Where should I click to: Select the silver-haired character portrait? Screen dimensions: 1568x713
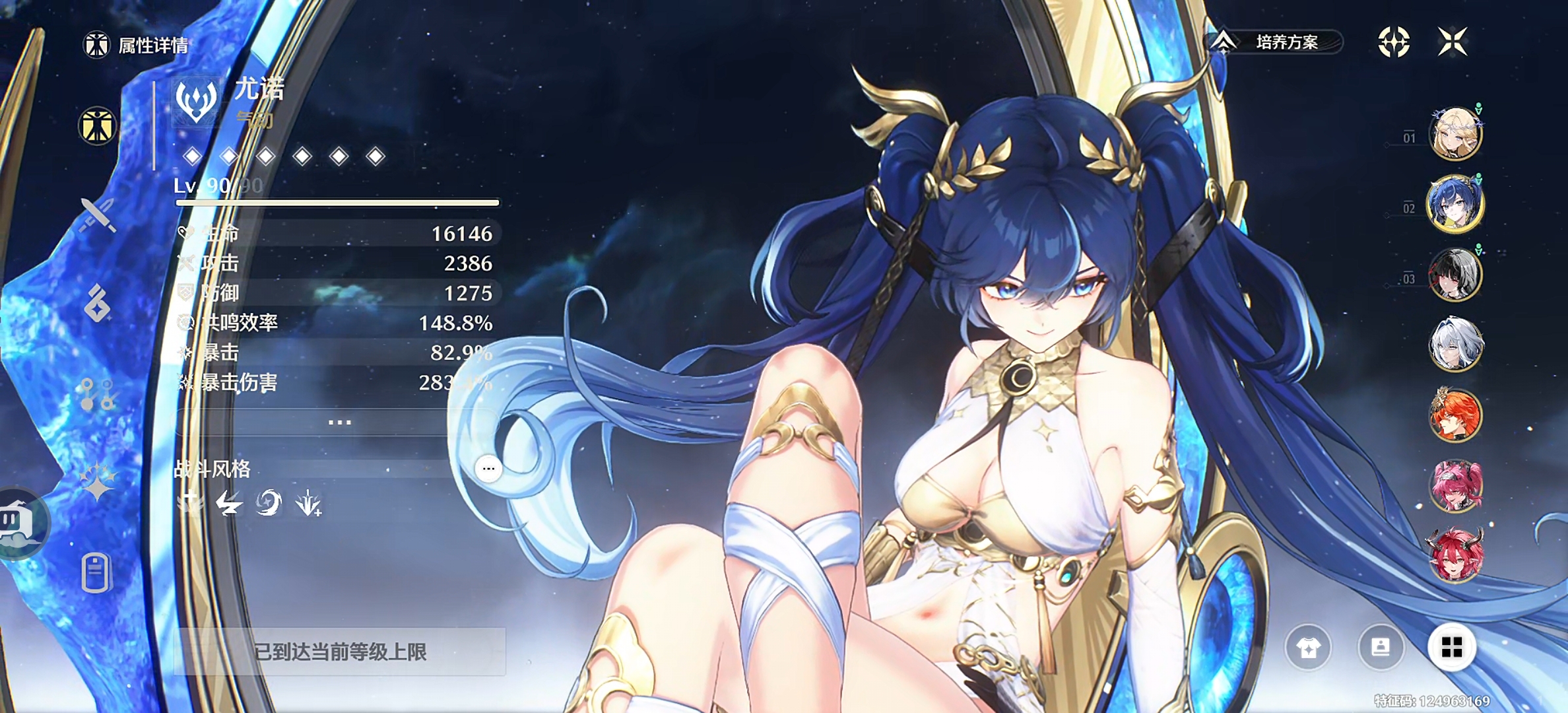point(1455,344)
